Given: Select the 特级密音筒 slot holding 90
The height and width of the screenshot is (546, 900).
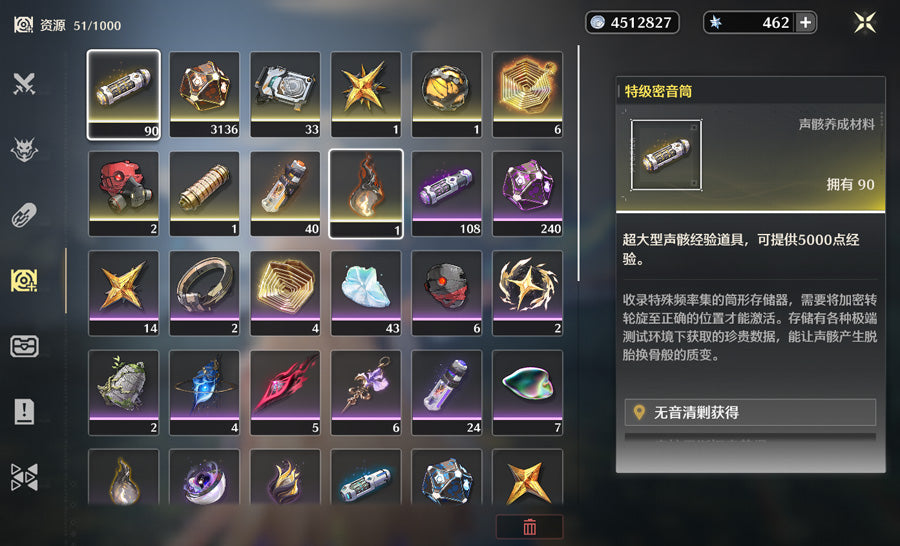Looking at the screenshot, I should click(124, 94).
